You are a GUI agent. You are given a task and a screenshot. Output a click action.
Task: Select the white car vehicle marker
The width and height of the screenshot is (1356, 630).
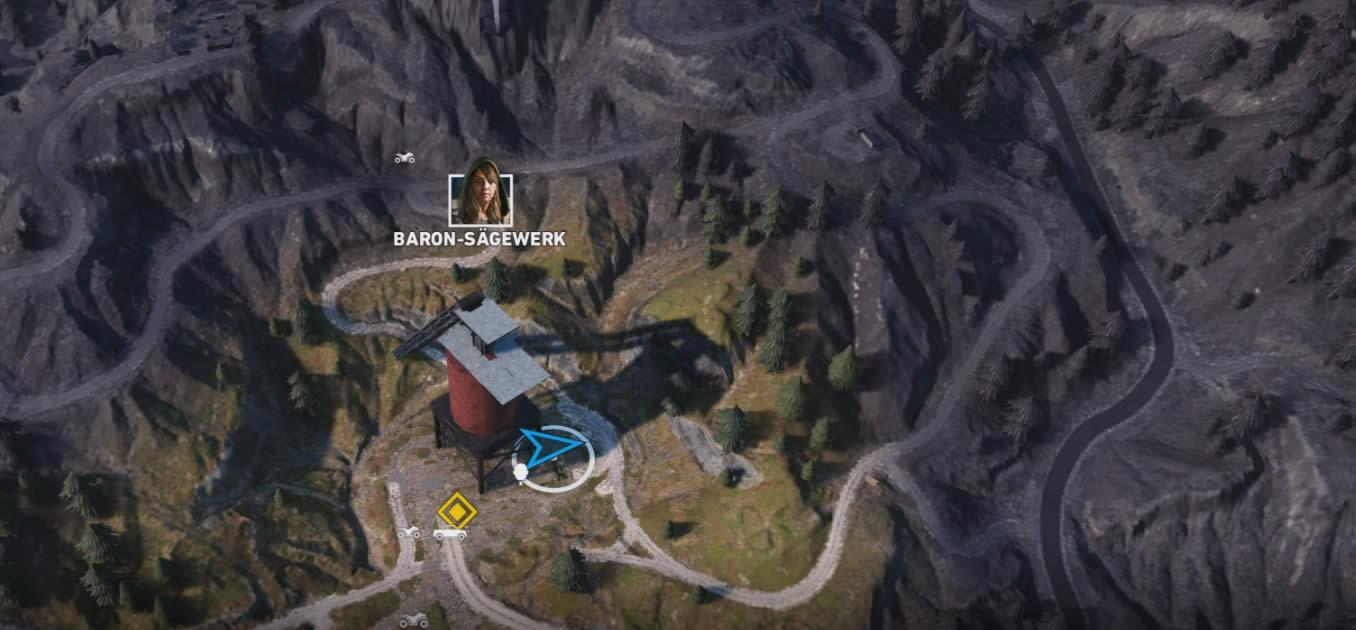450,534
